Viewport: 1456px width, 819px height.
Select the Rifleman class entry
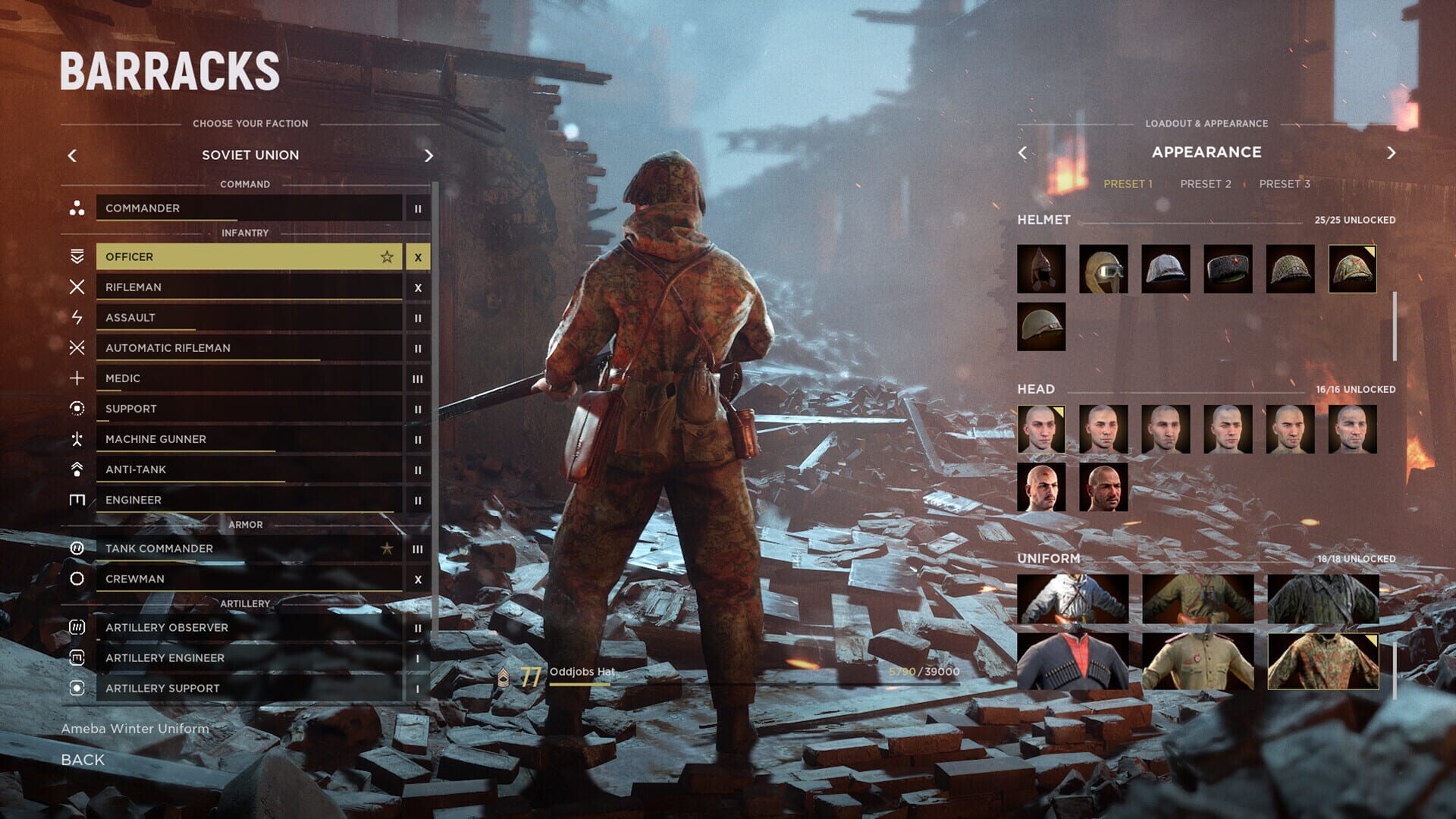point(227,287)
